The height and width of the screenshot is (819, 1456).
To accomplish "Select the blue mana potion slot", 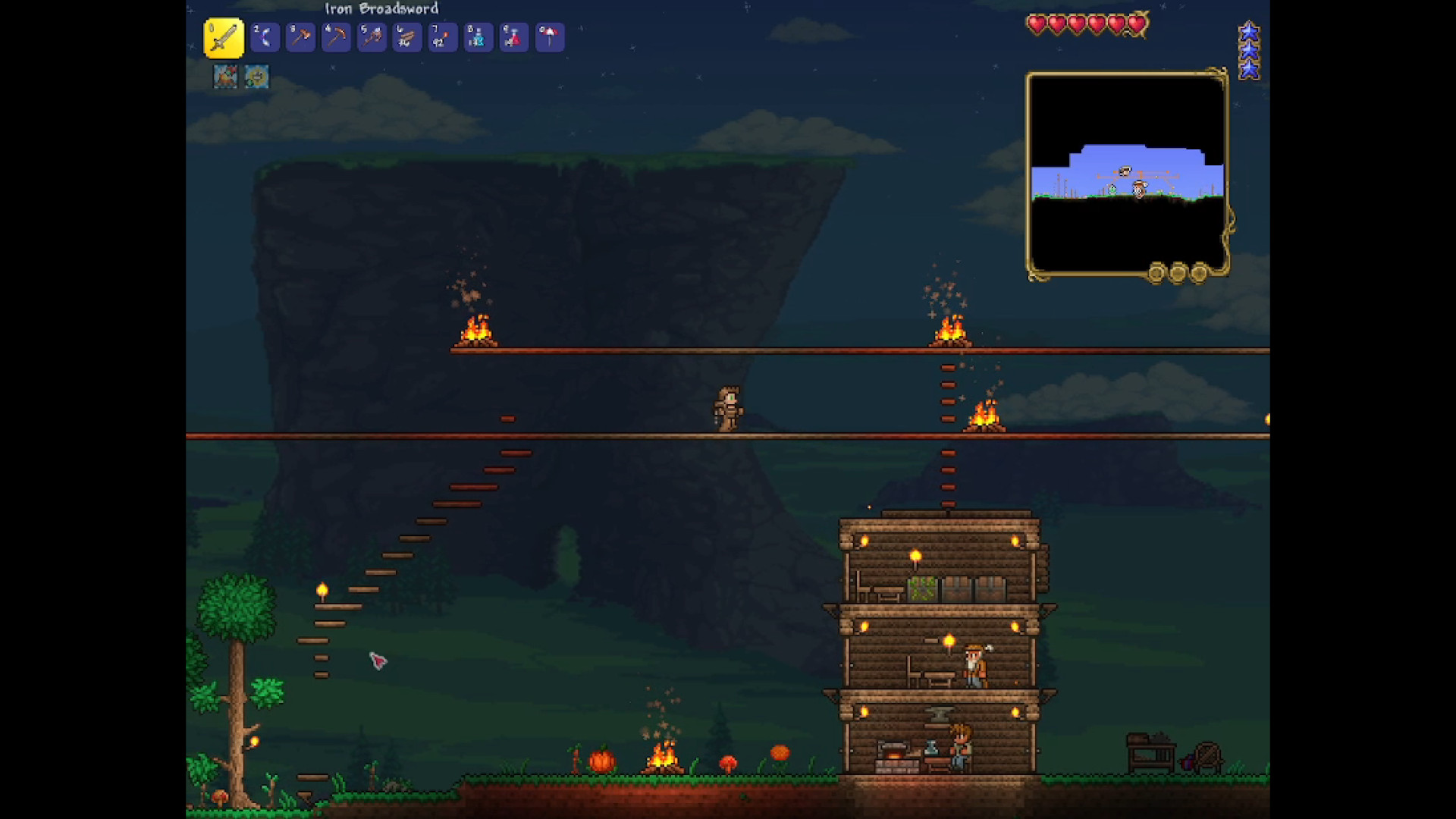I will point(479,37).
